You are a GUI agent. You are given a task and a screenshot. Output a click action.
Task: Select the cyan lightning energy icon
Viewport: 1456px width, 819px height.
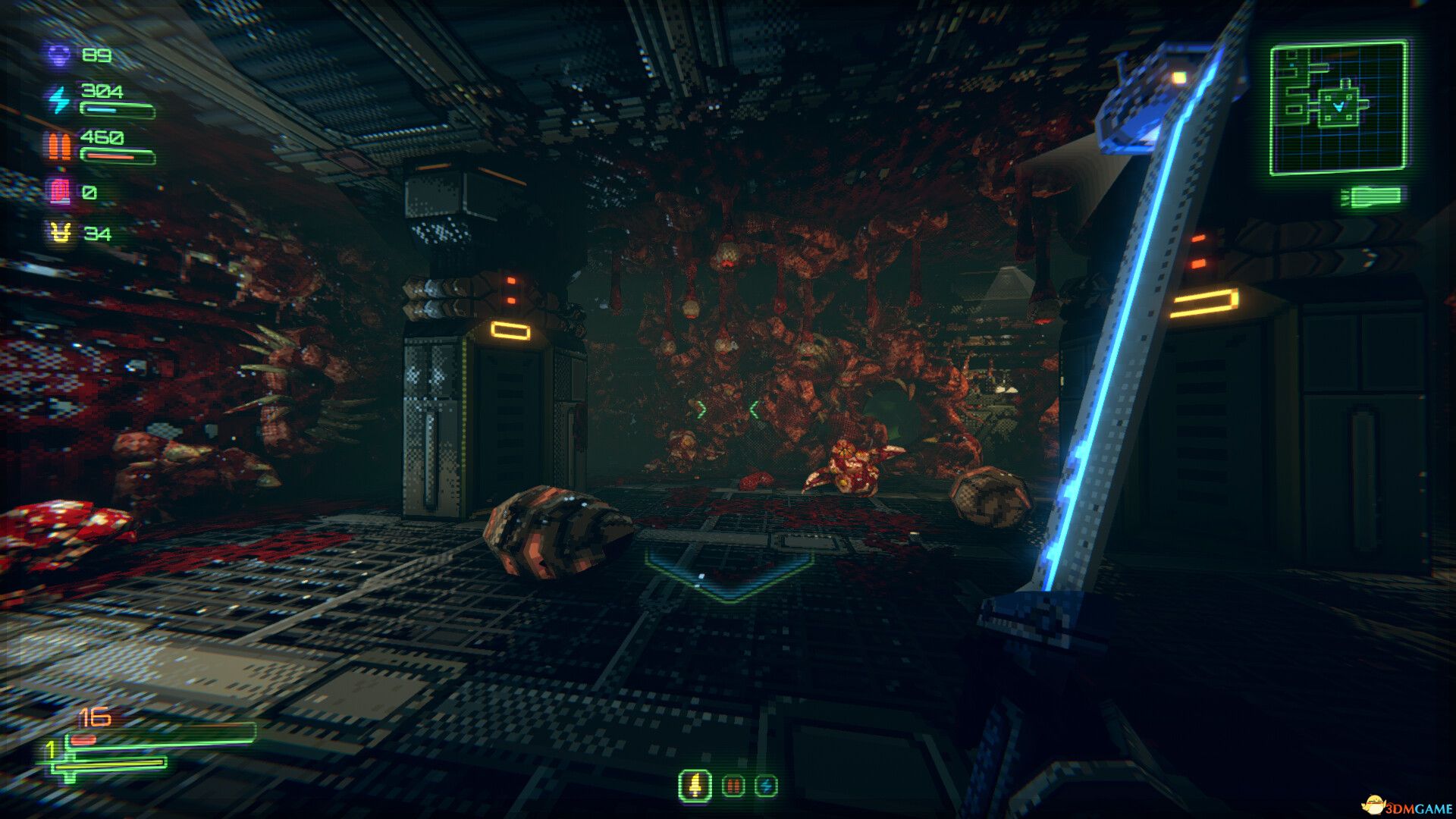[59, 99]
